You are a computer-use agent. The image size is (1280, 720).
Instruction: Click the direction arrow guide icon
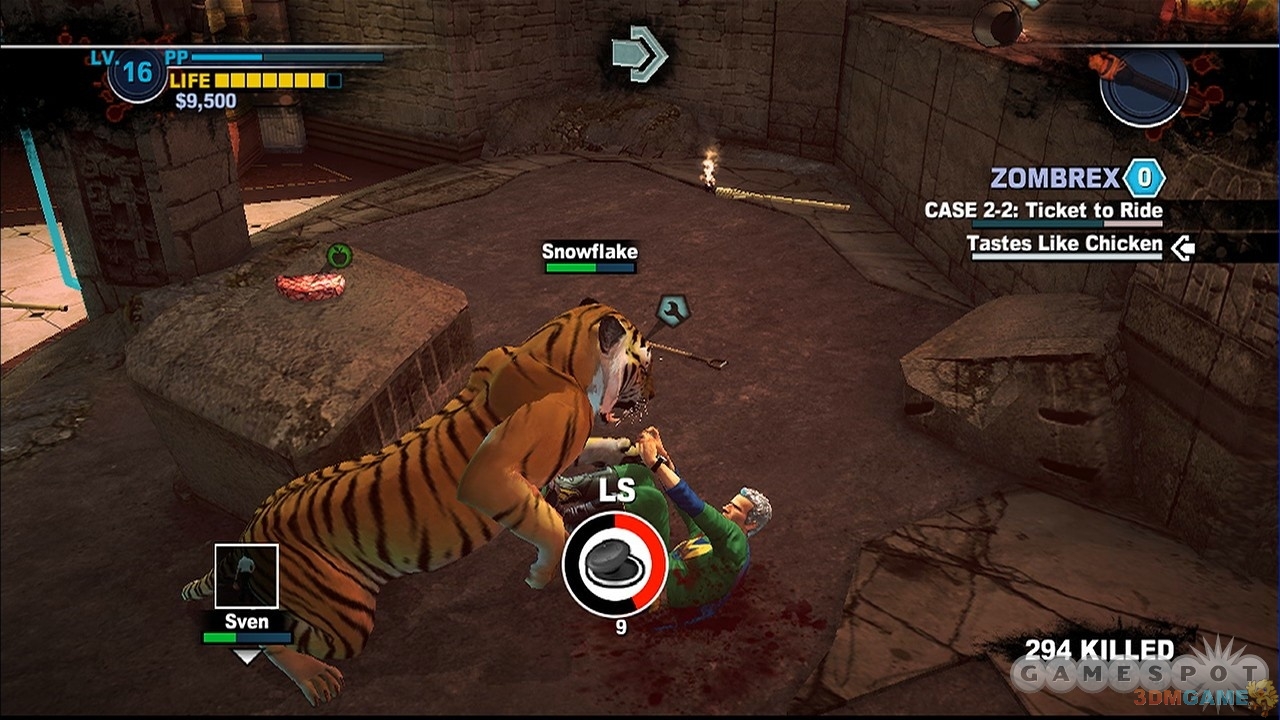pos(640,53)
